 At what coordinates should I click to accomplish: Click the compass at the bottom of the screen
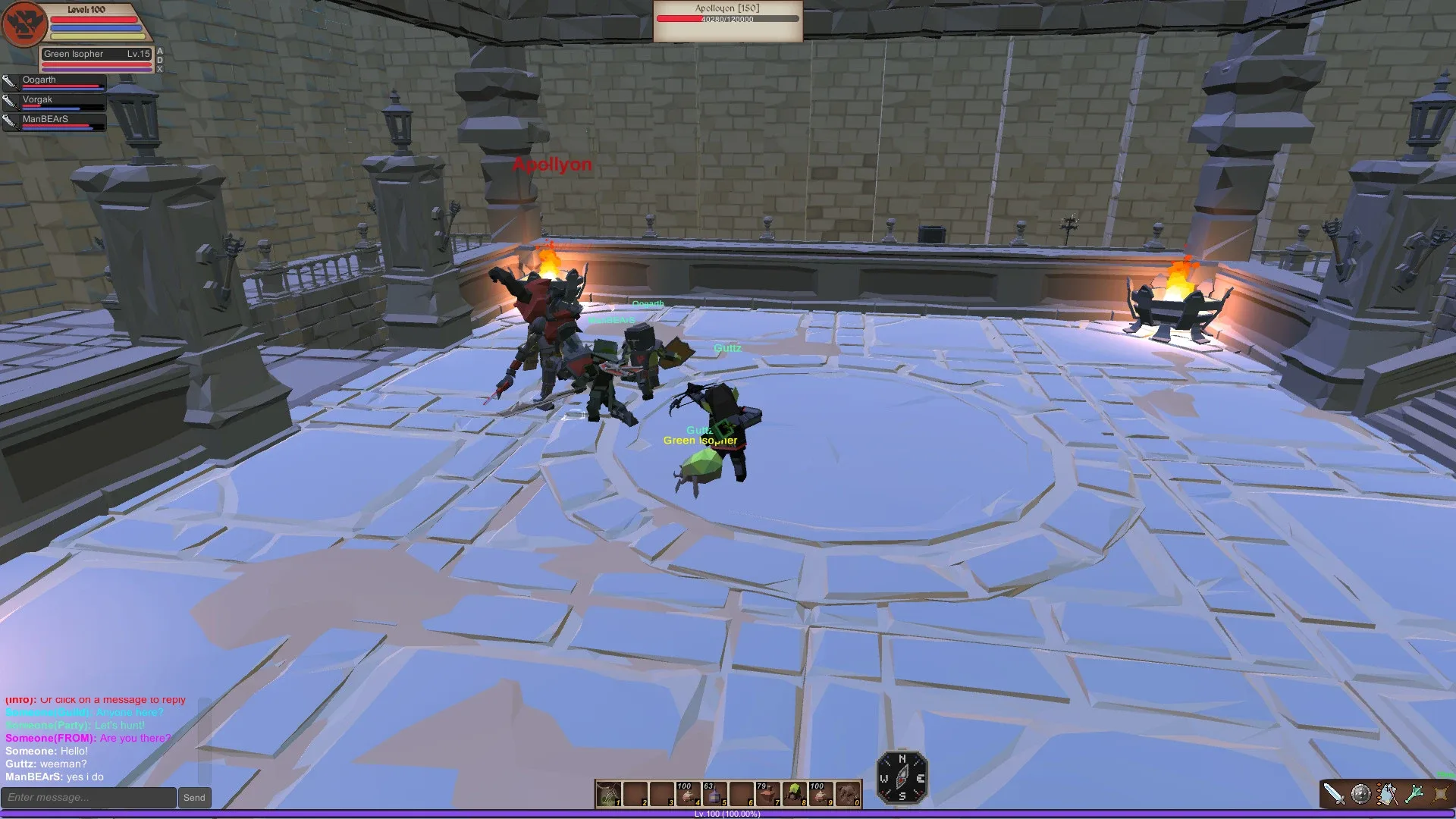tap(902, 777)
